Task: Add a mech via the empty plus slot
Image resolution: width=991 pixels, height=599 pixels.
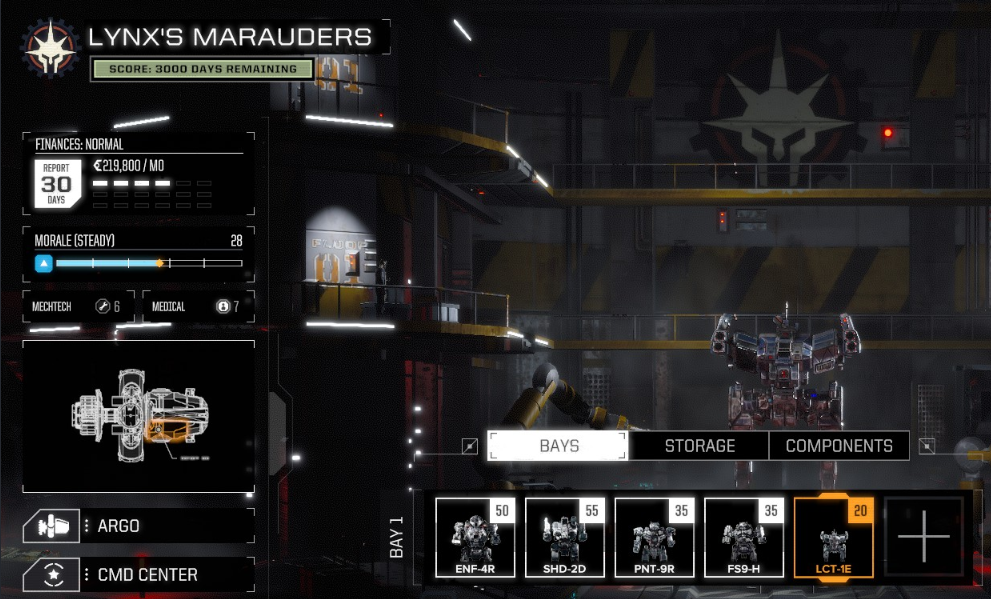Action: click(x=923, y=536)
